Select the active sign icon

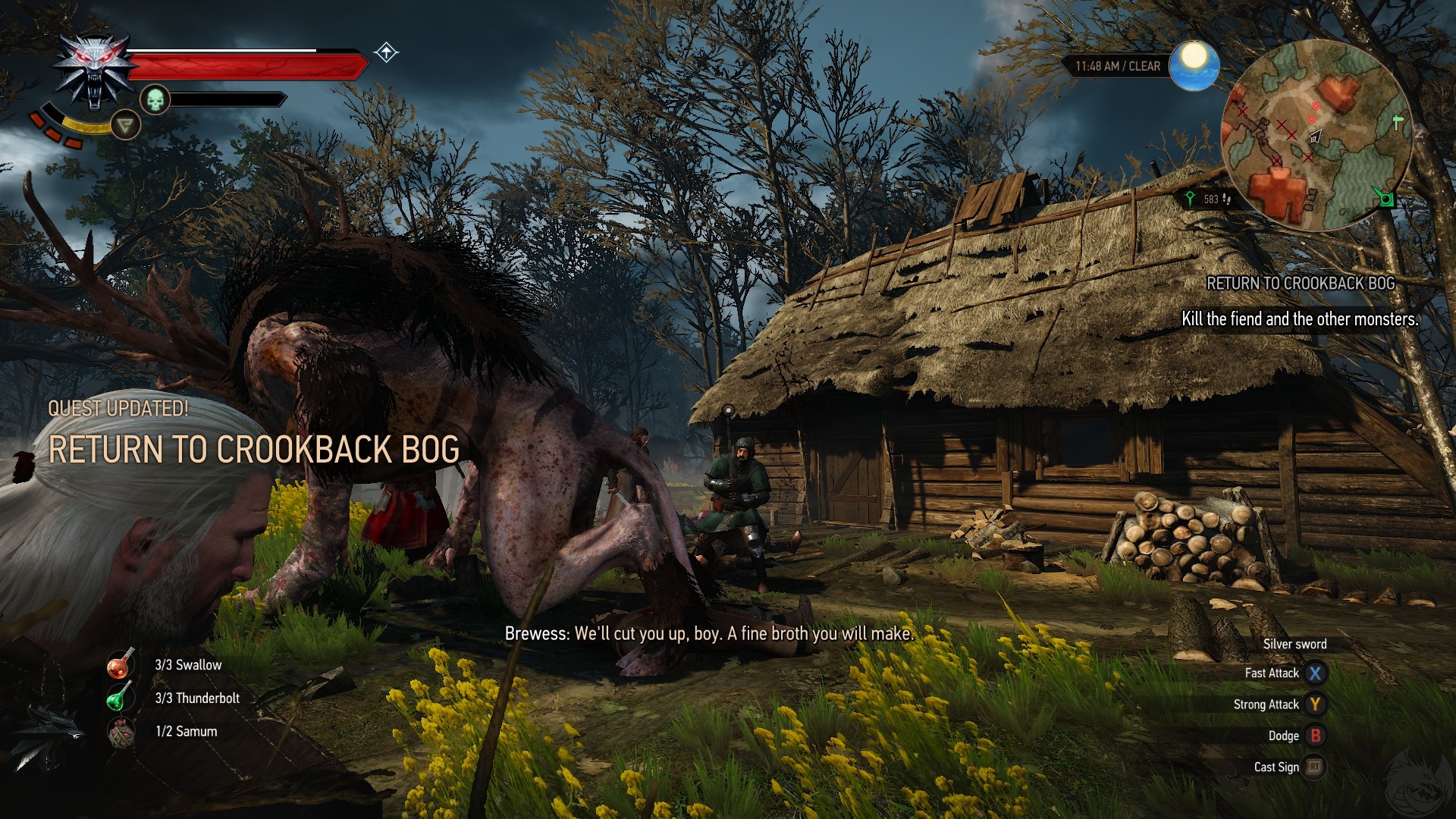tap(125, 124)
